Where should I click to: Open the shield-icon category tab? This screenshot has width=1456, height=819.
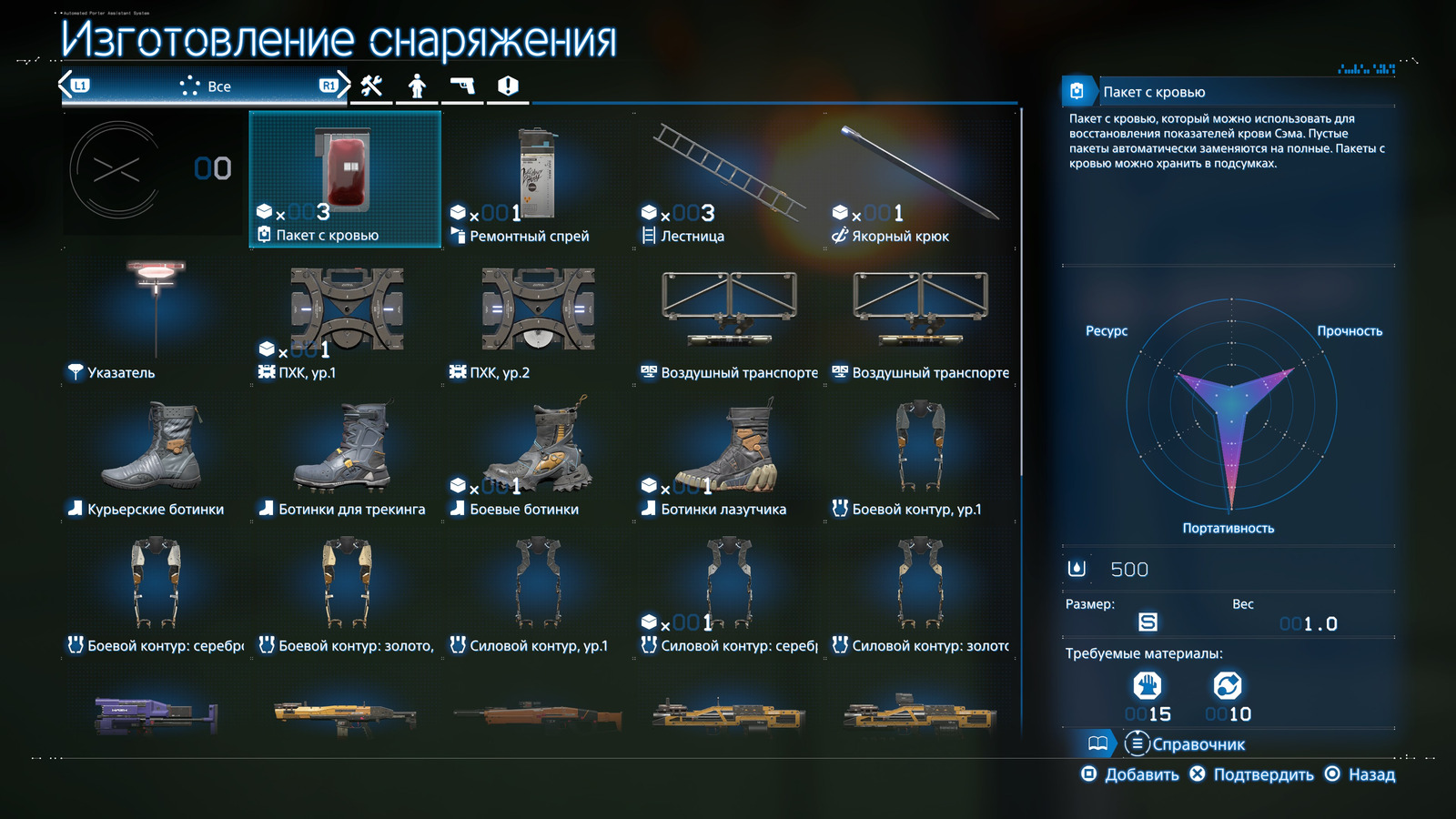[508, 86]
